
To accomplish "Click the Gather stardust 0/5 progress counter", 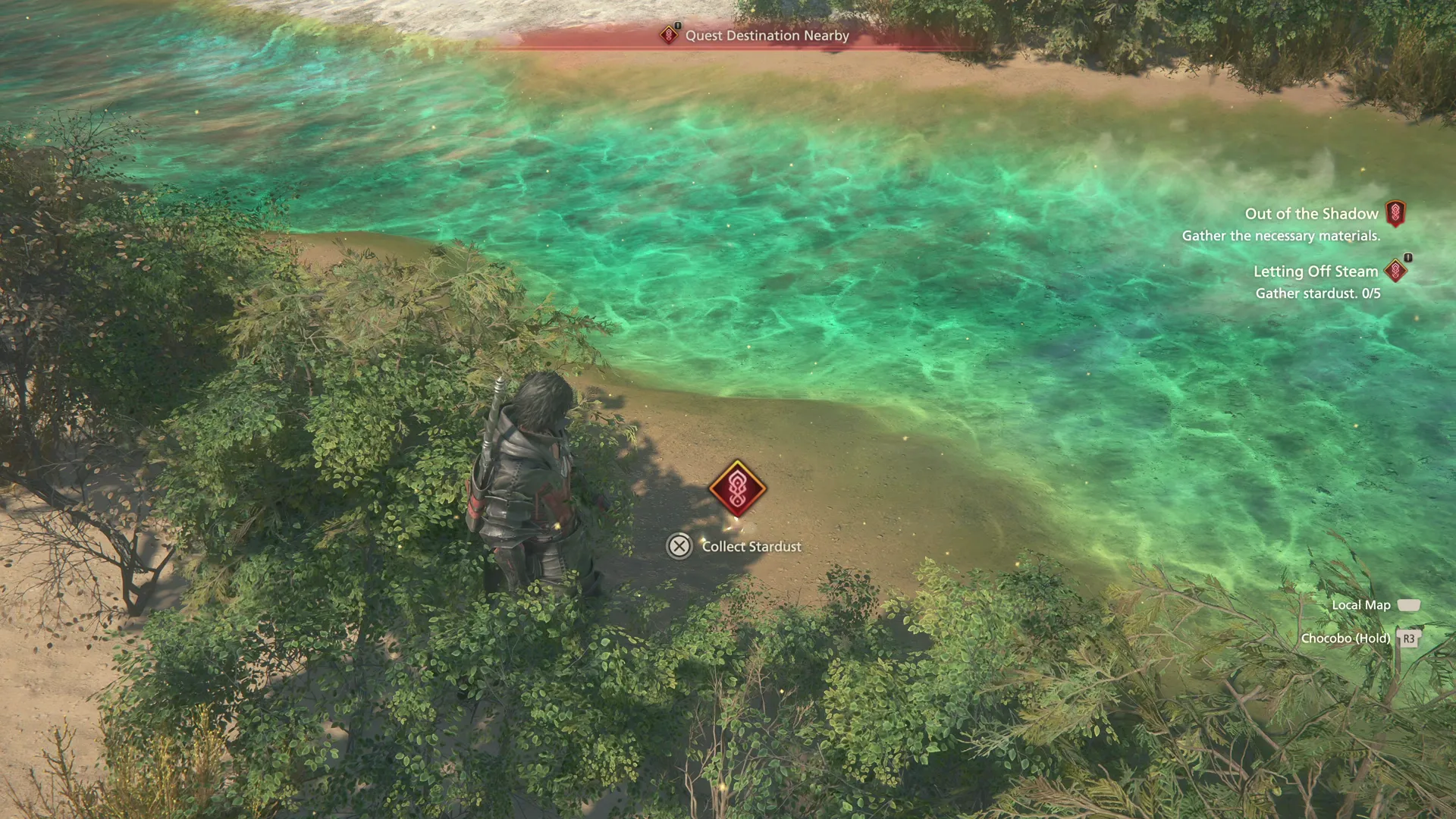I will coord(1317,293).
